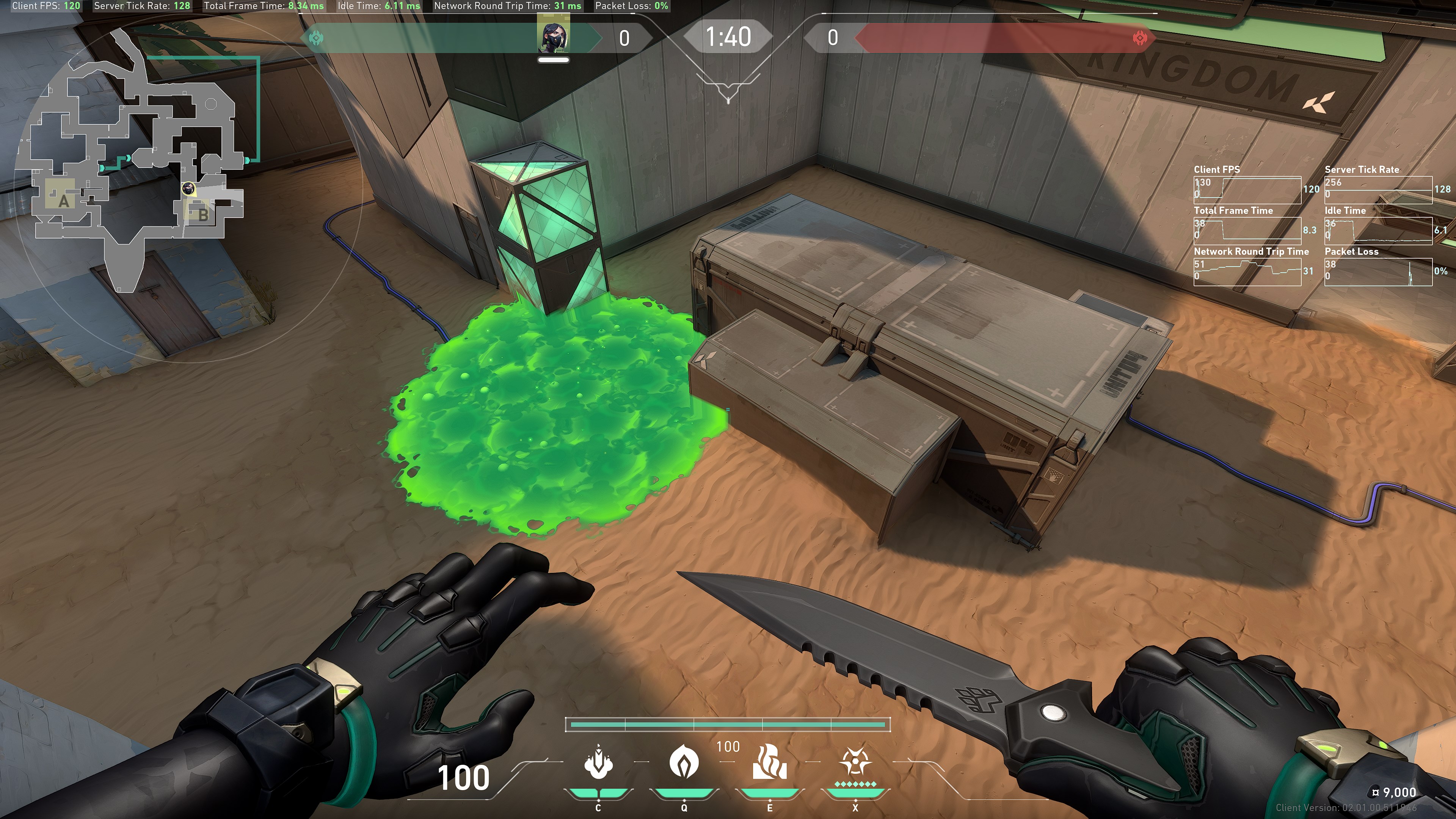Click the Network Round Trip Time graph
This screenshot has width=1456, height=819.
coord(1247,272)
